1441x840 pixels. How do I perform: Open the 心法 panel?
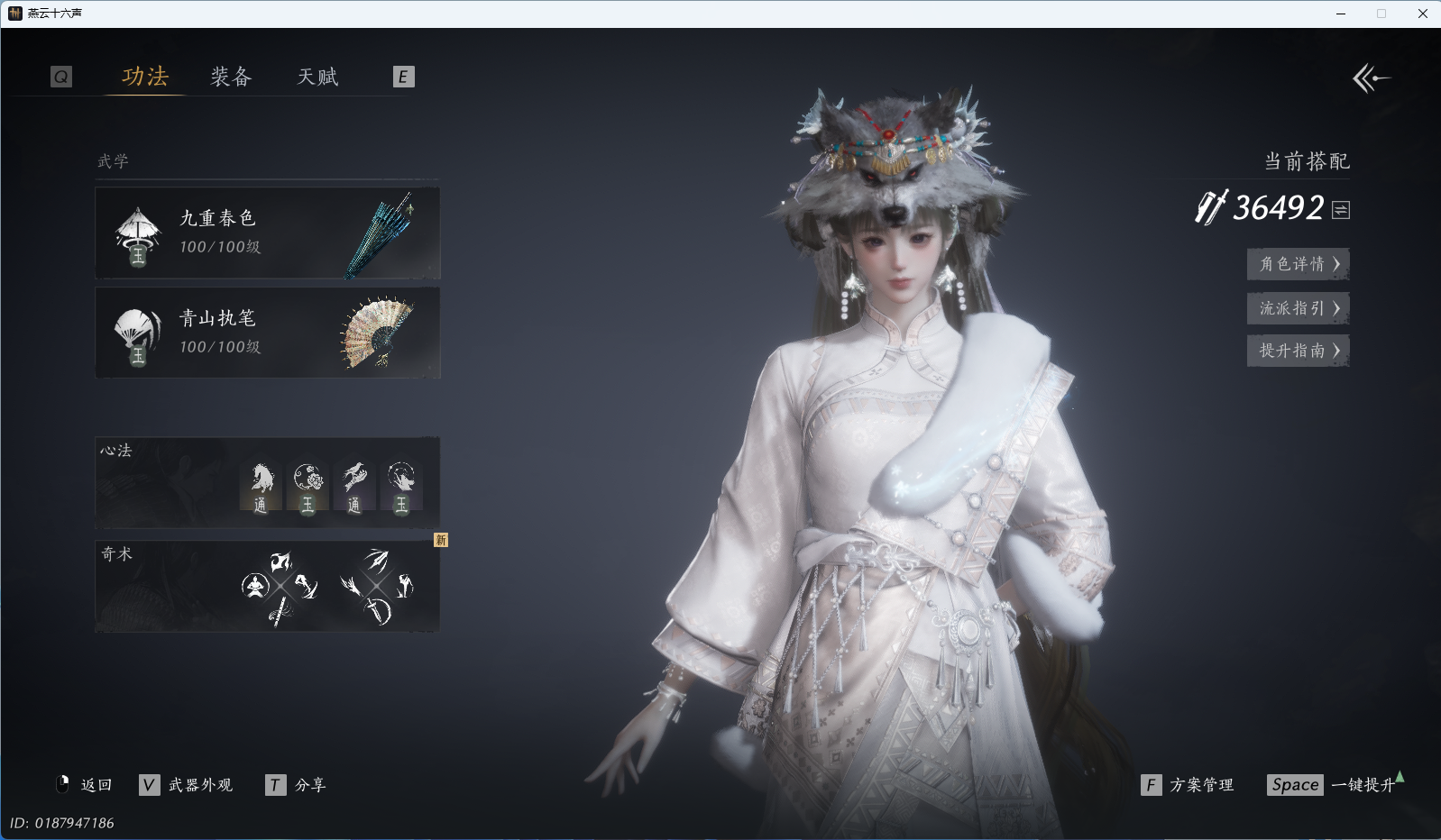pos(268,483)
